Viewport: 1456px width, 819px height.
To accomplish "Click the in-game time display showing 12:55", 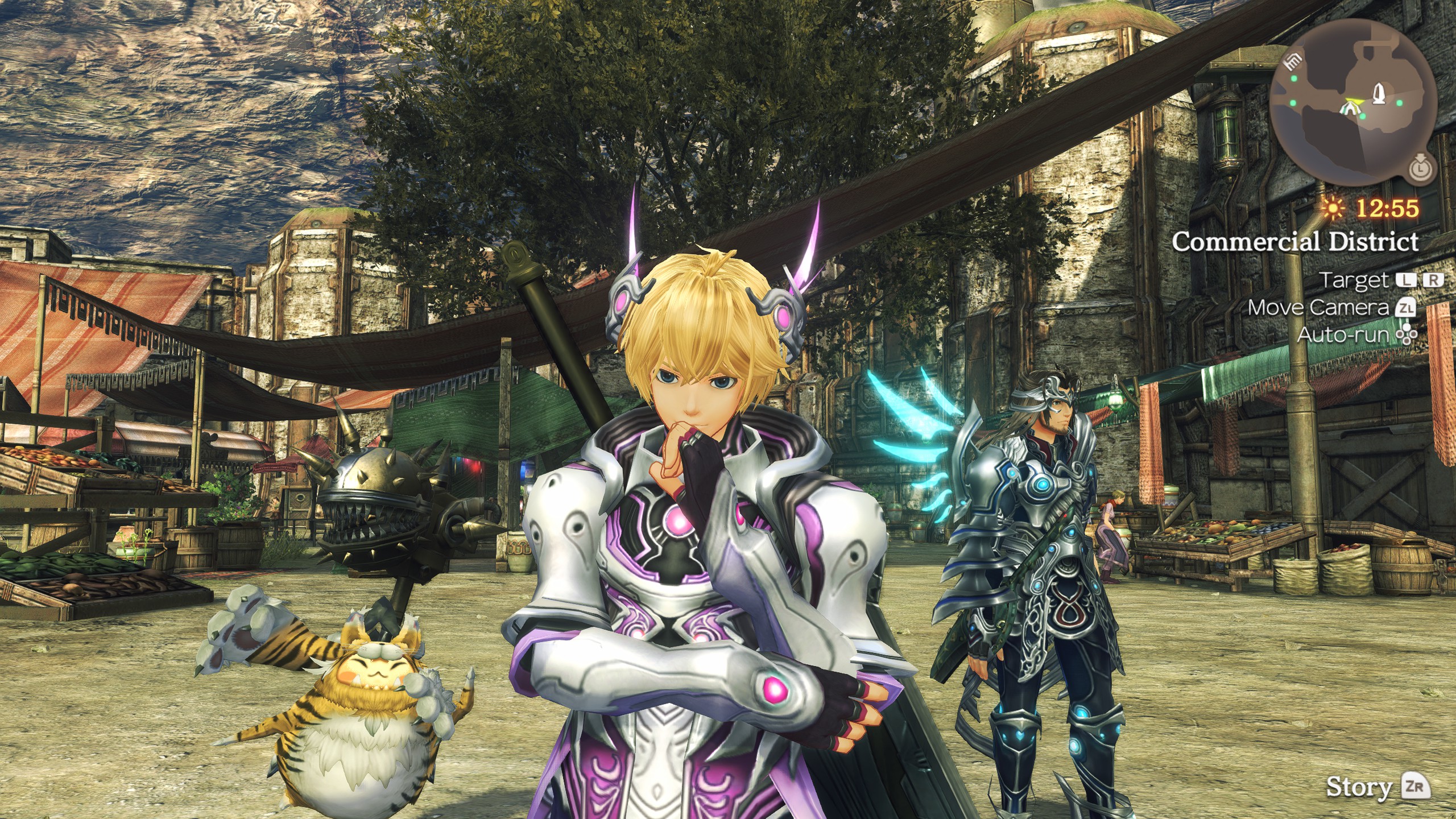I will tap(1387, 209).
